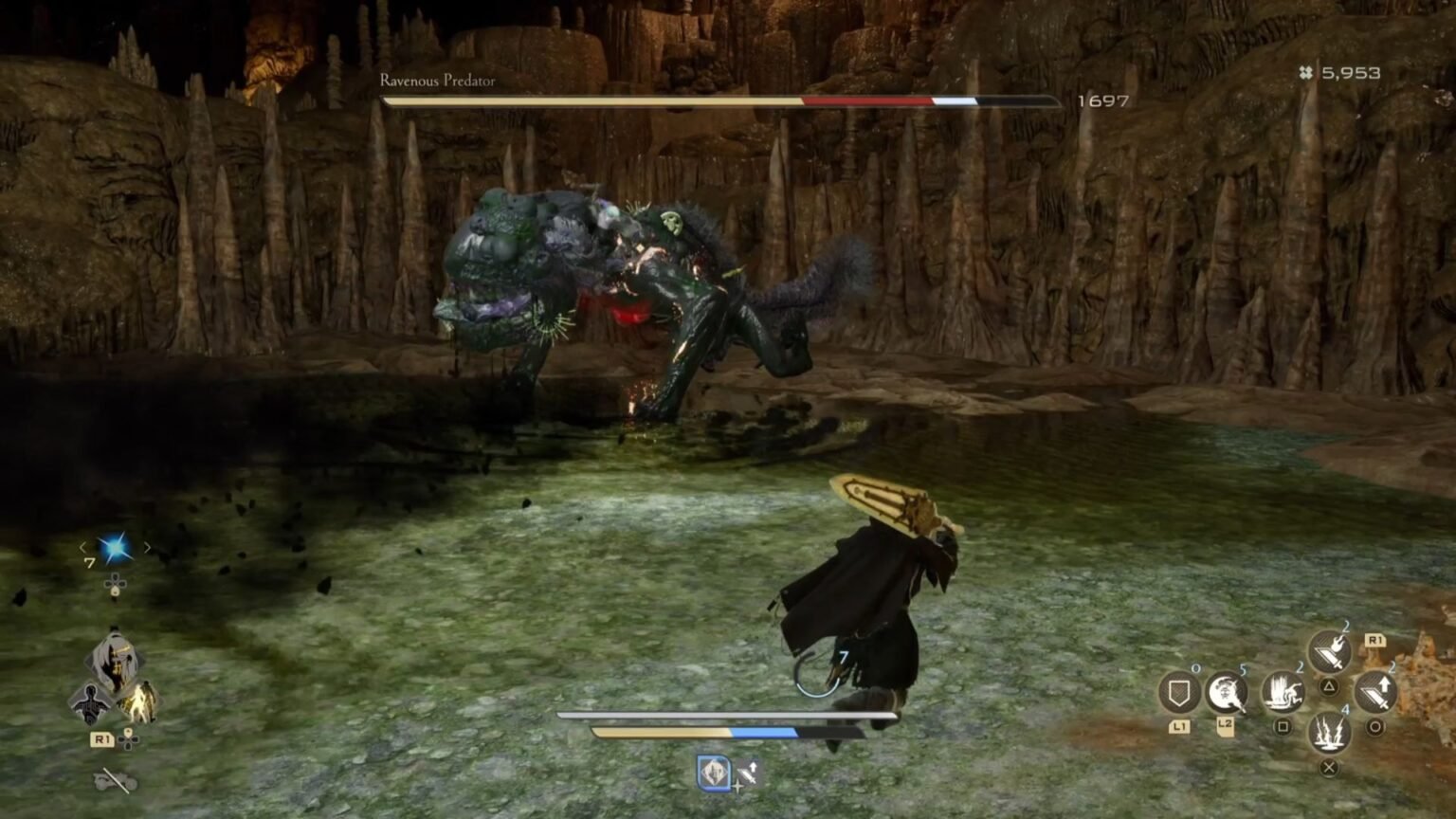Expand the right arrow of the item selector

[148, 547]
